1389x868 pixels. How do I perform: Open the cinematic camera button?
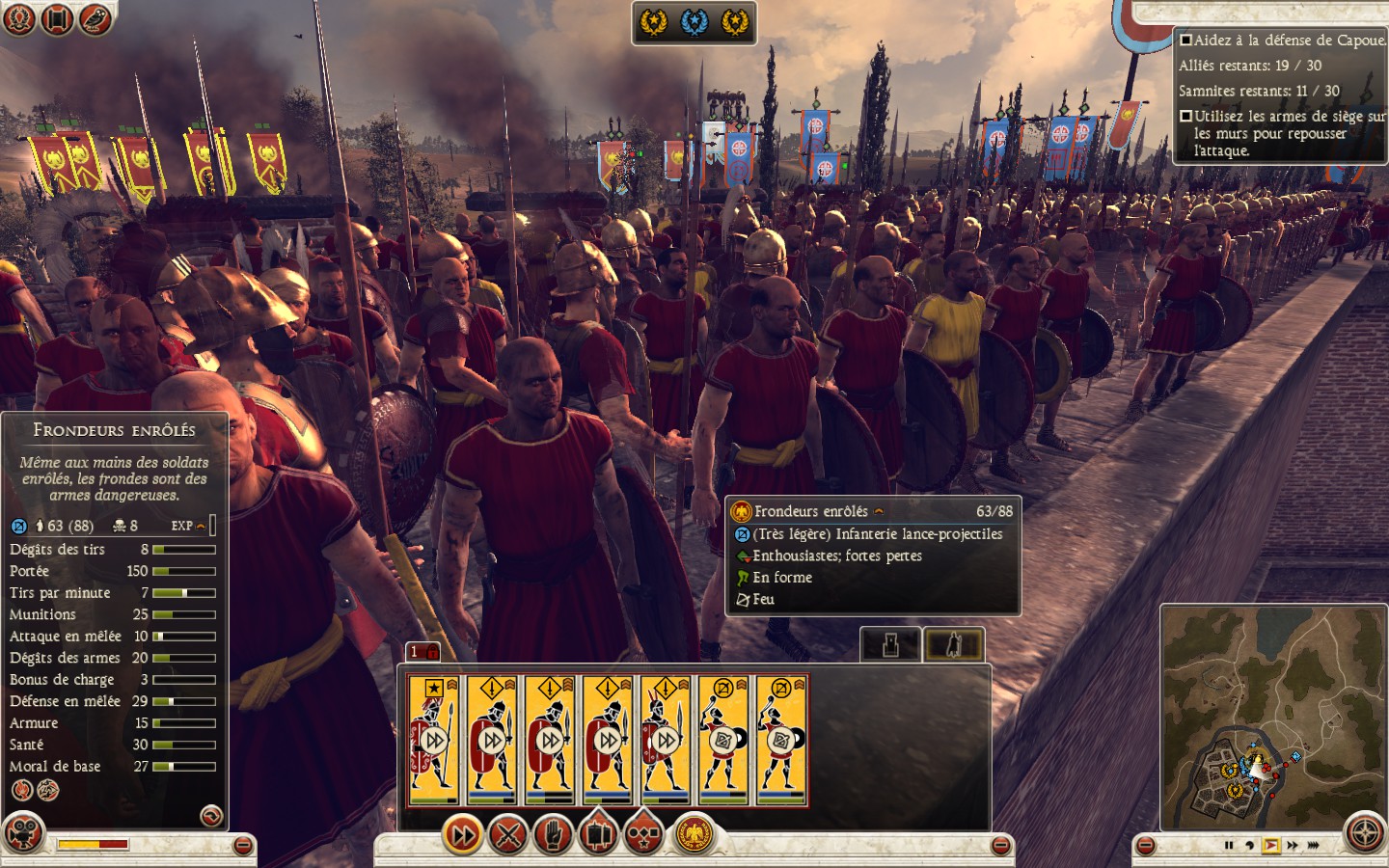tap(23, 832)
